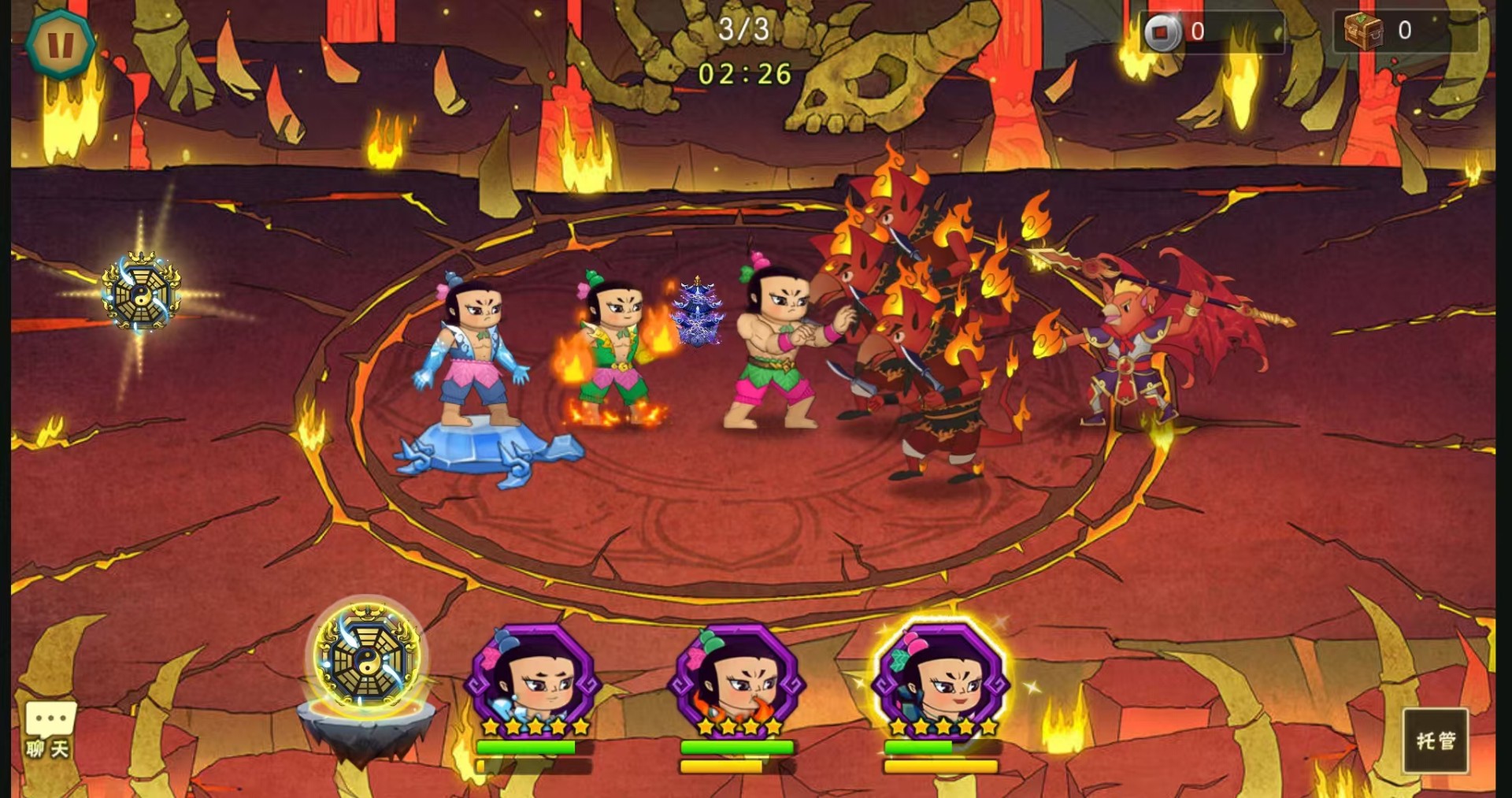
Task: Tap the floating bagua emblem at left
Action: pyautogui.click(x=142, y=291)
